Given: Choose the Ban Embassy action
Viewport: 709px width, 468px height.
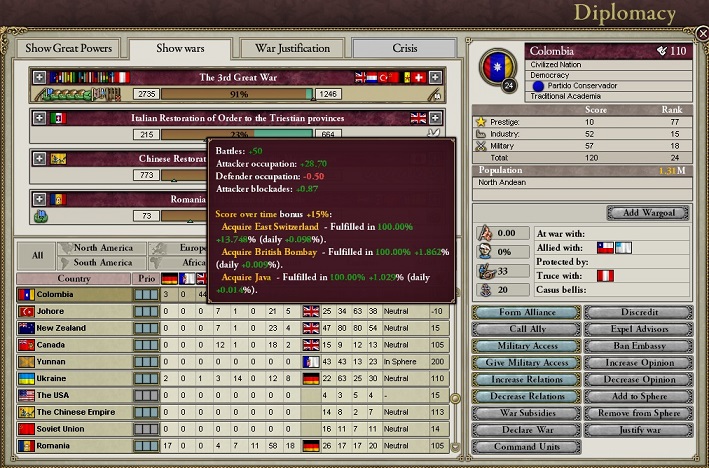Looking at the screenshot, I should (x=639, y=346).
